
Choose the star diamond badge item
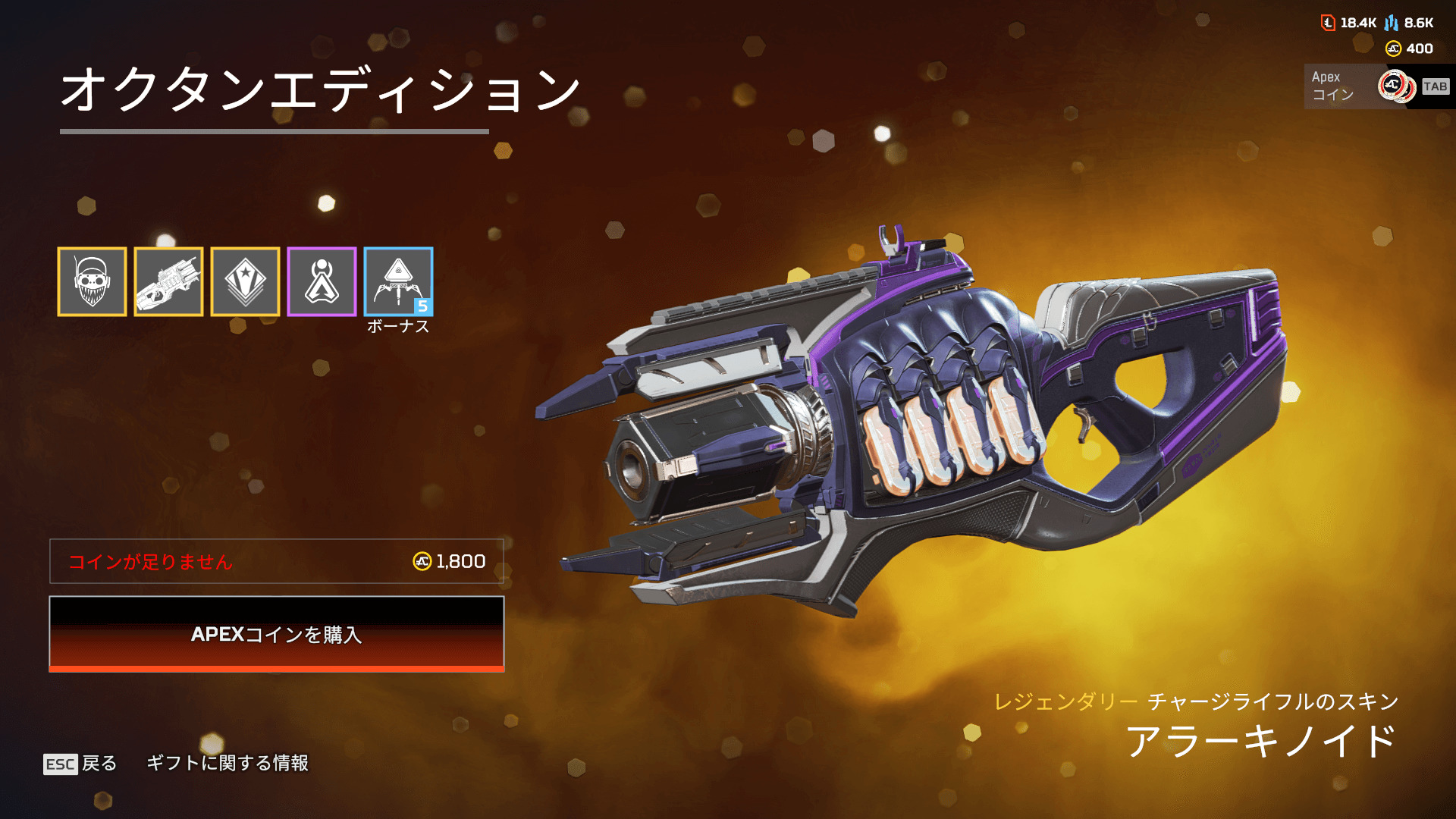(x=245, y=281)
